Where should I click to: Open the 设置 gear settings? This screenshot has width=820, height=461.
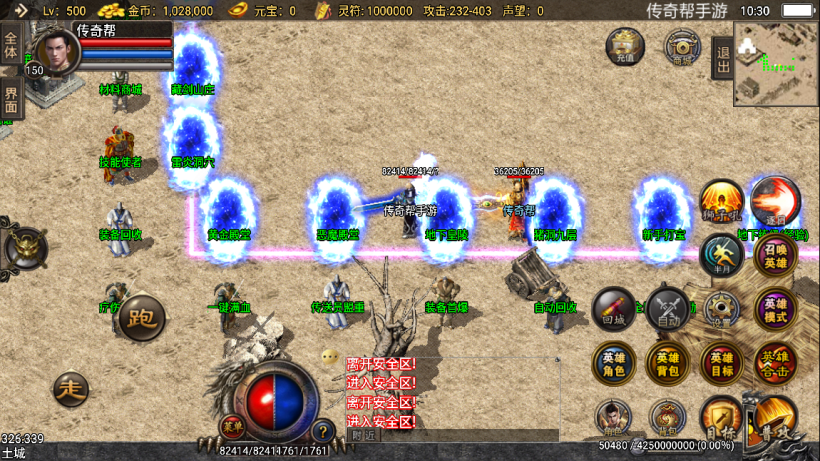pyautogui.click(x=721, y=309)
